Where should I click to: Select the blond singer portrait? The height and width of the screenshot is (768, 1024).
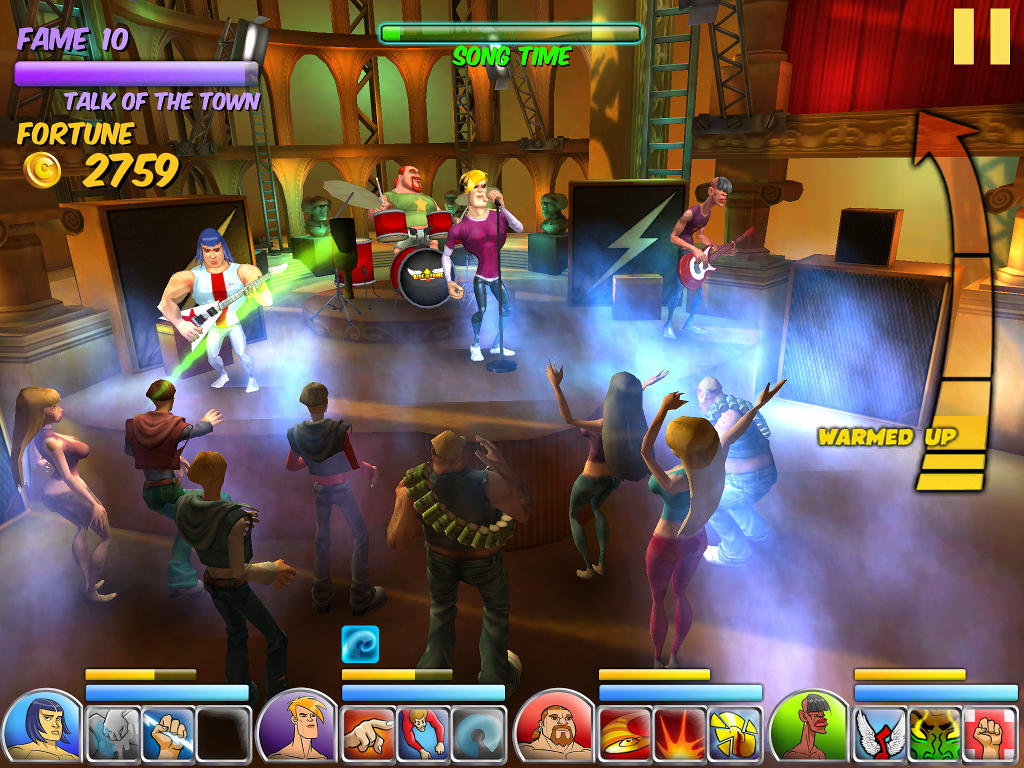(298, 726)
